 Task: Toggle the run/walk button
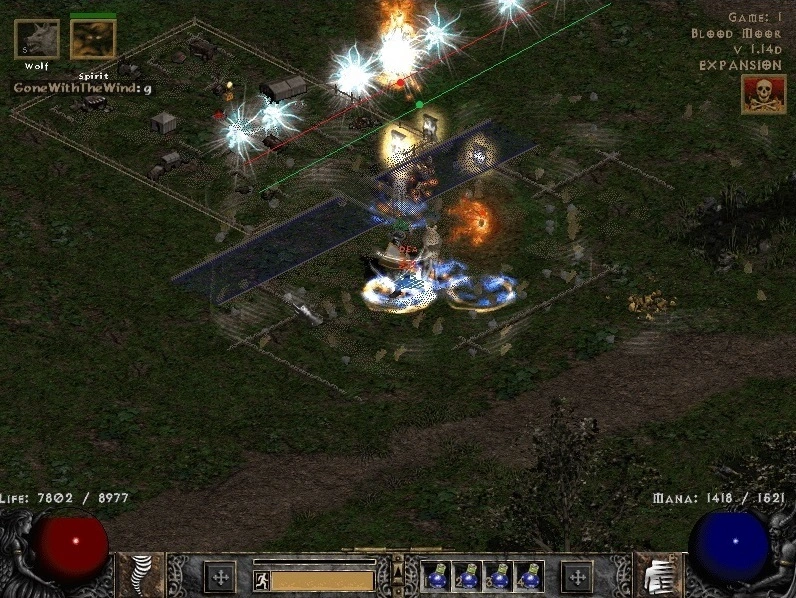(261, 580)
